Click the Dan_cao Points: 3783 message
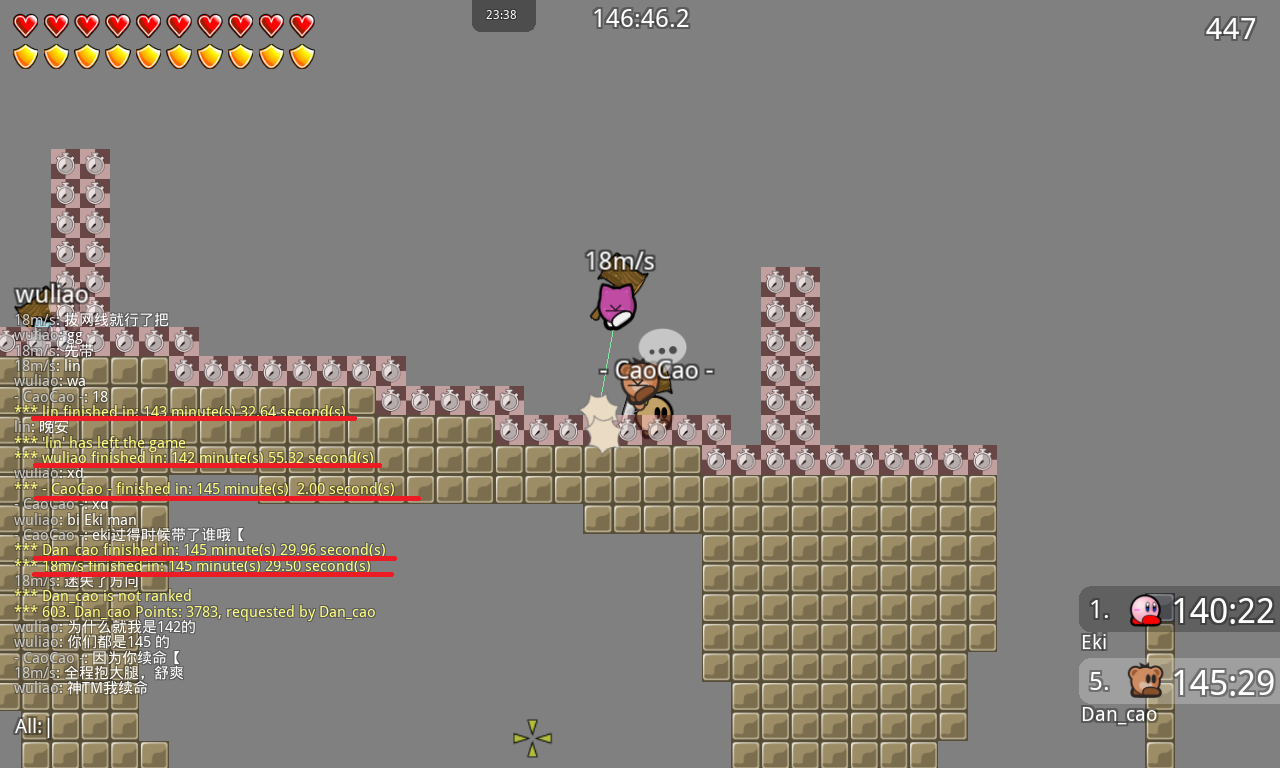The width and height of the screenshot is (1280, 768). 195,611
